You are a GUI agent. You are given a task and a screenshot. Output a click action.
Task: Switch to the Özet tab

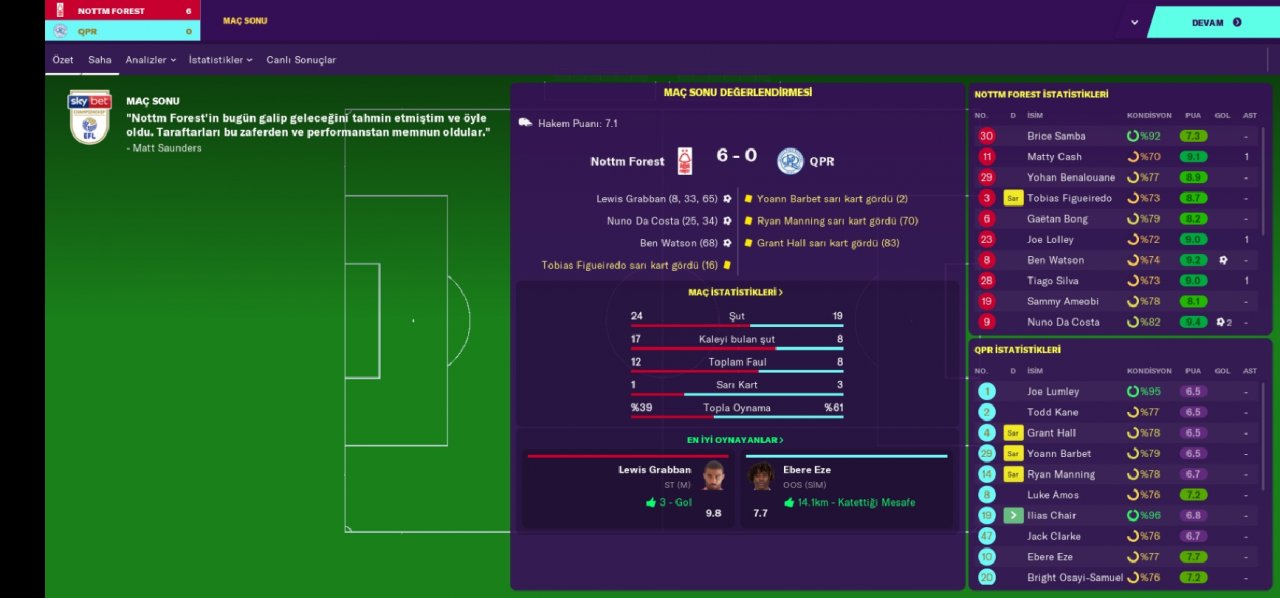[63, 60]
